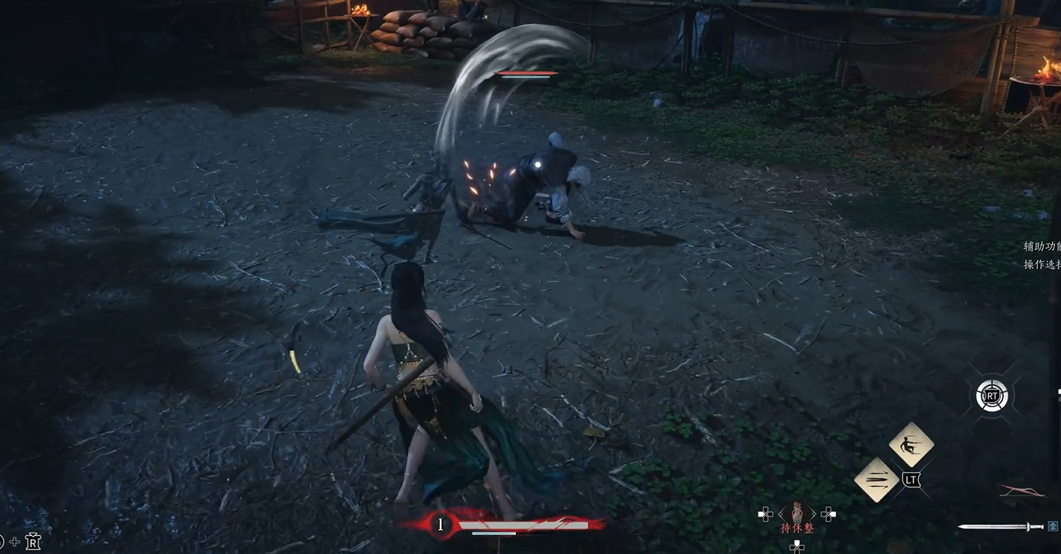The width and height of the screenshot is (1061, 554).
Task: Trigger the triple-slash skill diamond
Action: 877,479
